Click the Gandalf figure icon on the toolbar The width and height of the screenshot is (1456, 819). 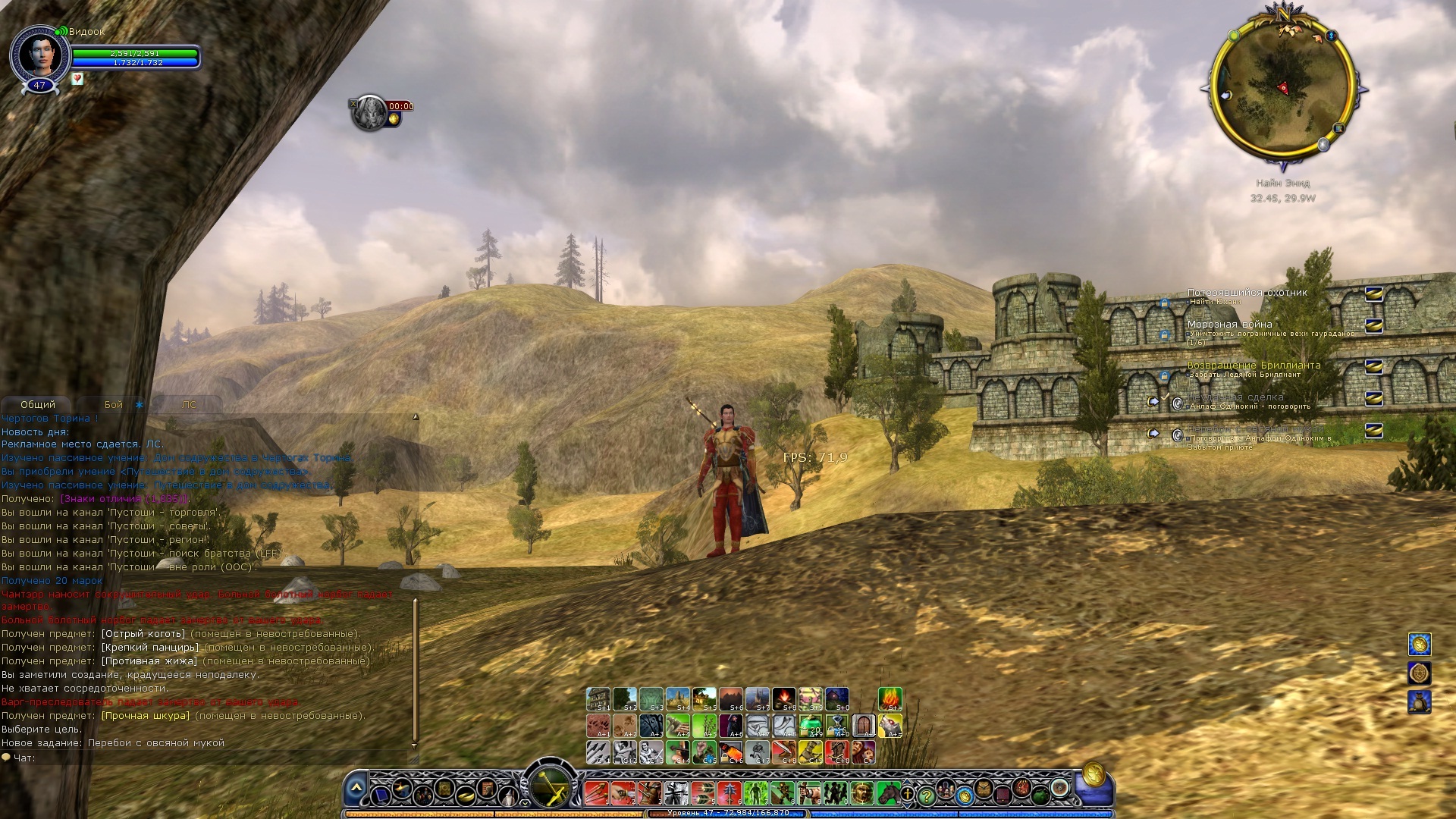point(508,797)
